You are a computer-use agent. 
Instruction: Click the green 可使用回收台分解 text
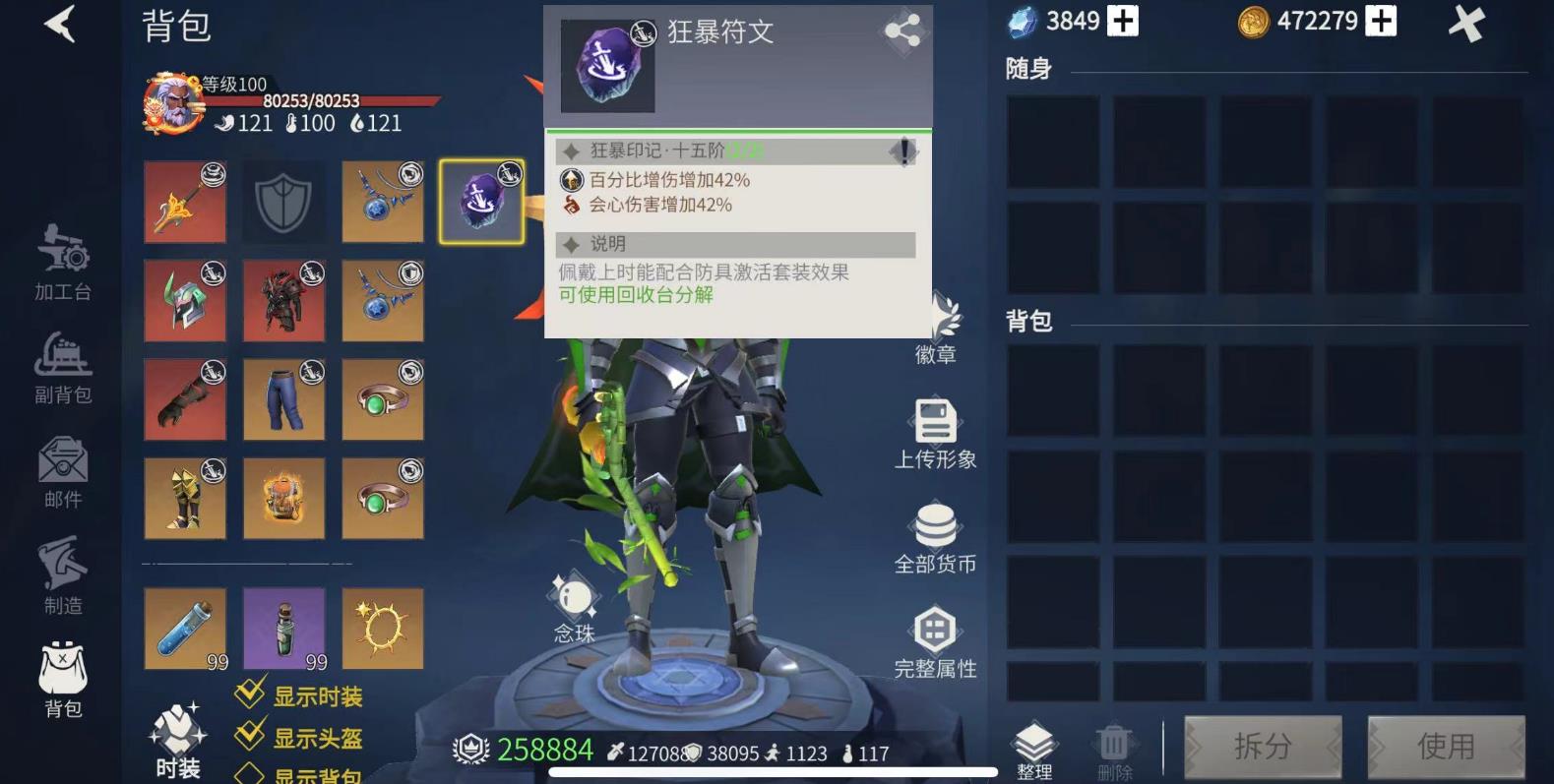[x=638, y=295]
